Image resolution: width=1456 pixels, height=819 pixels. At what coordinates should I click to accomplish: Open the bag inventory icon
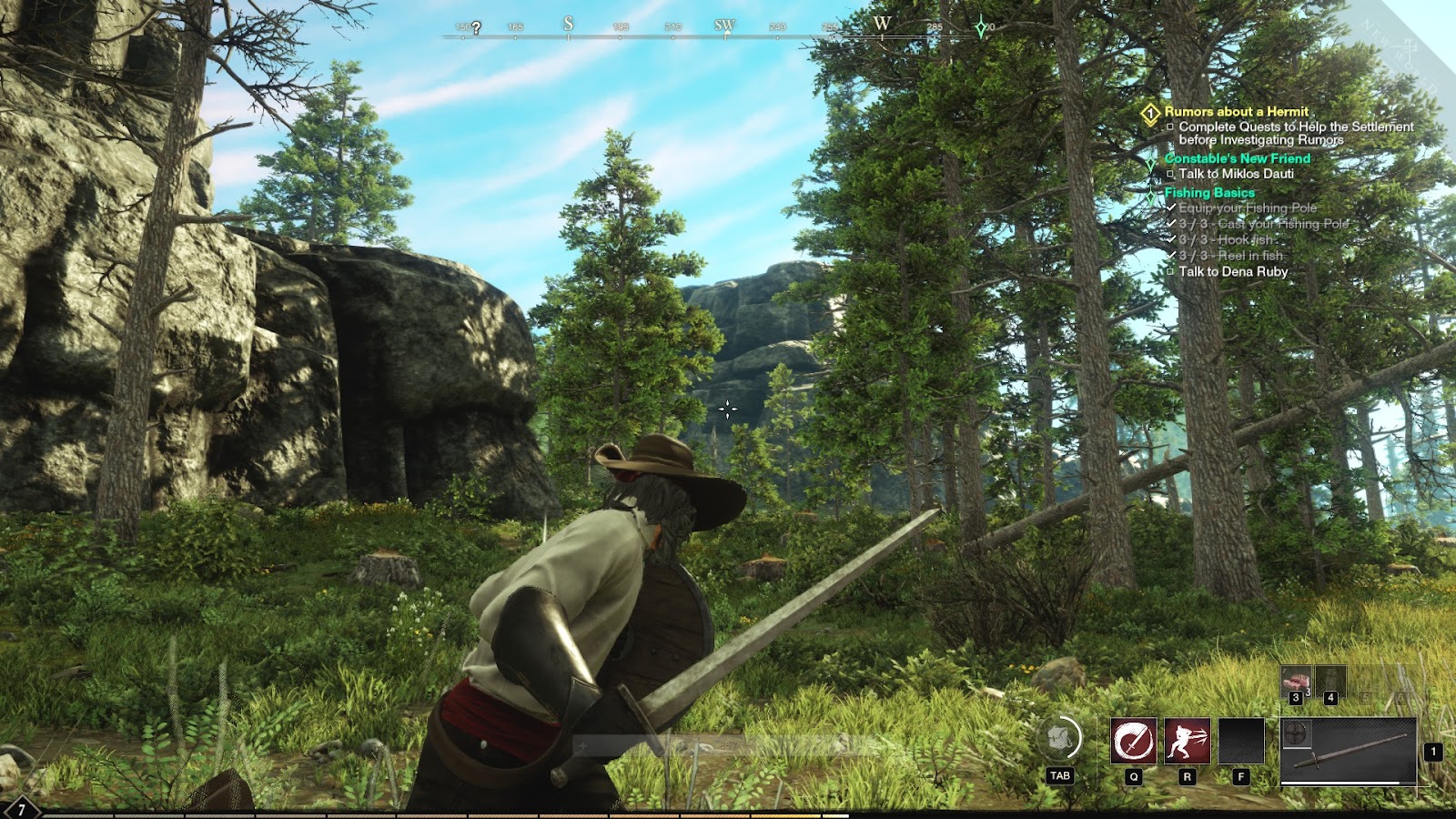coord(1059,738)
